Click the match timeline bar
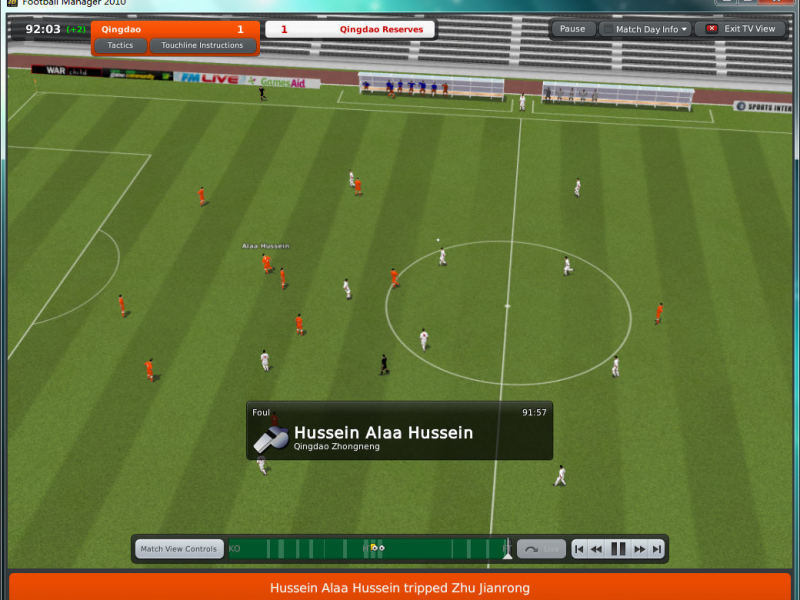The height and width of the screenshot is (600, 800). tap(440, 549)
